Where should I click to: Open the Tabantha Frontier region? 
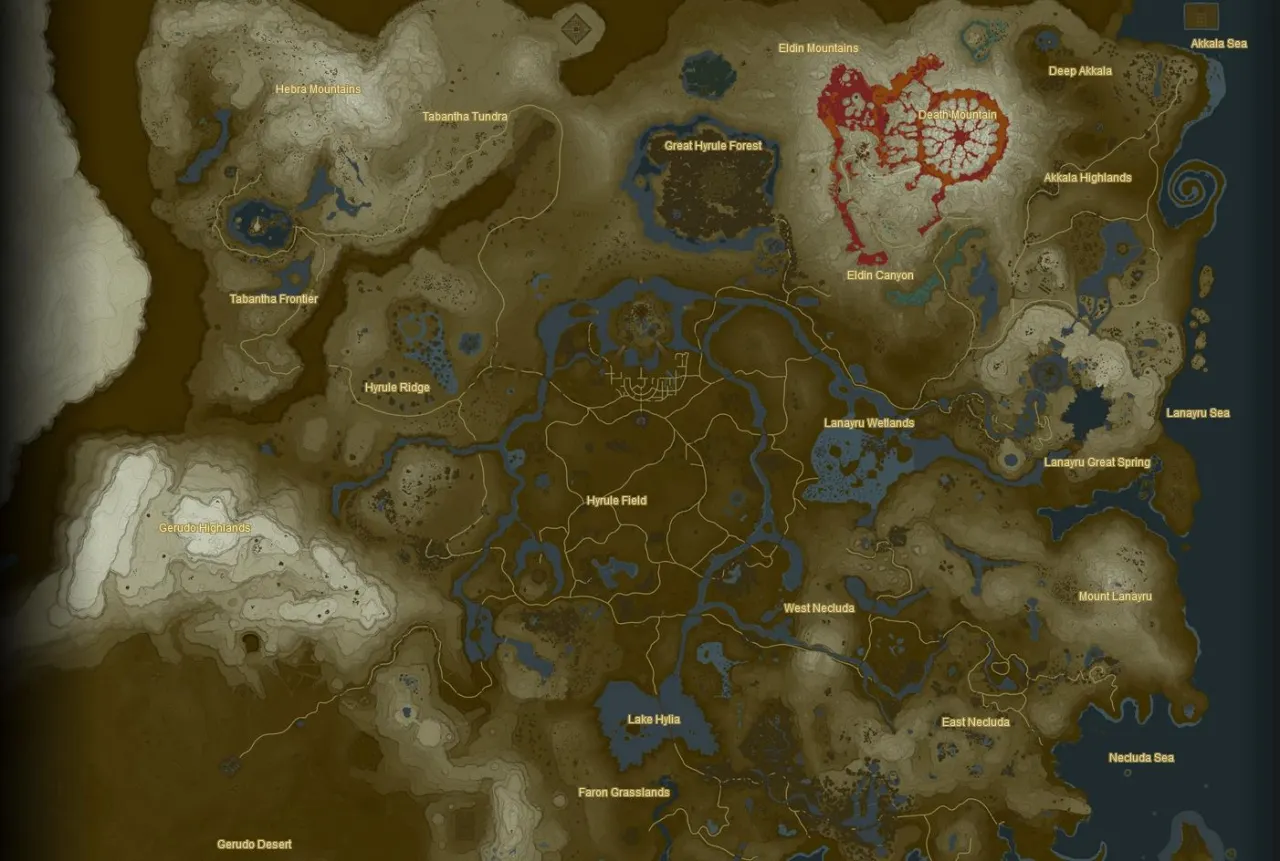click(x=273, y=298)
